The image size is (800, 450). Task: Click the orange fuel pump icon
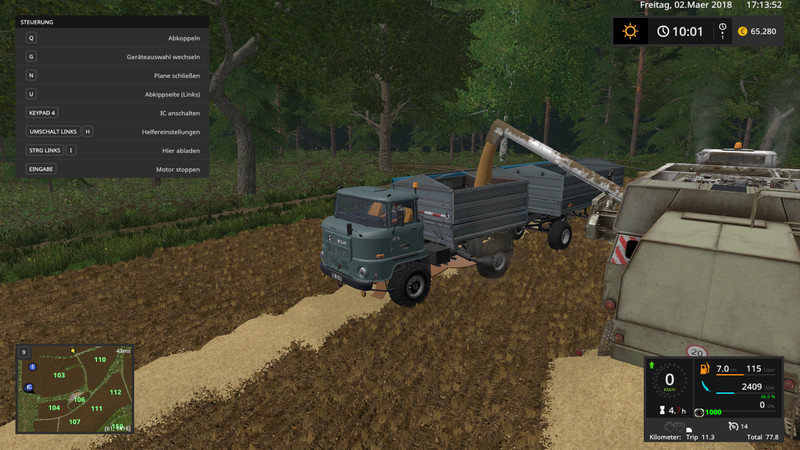706,370
